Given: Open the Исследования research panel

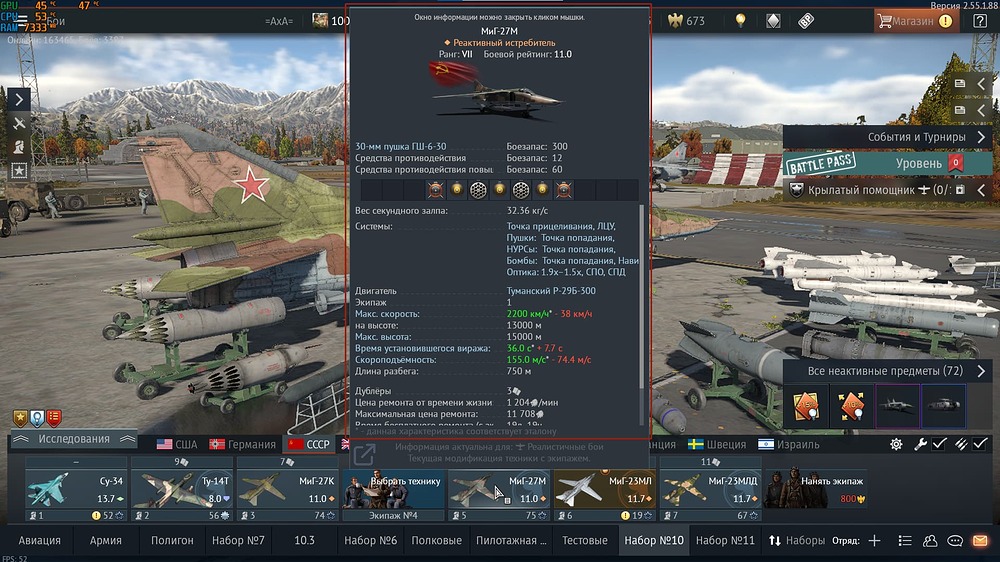Looking at the screenshot, I should pyautogui.click(x=73, y=439).
